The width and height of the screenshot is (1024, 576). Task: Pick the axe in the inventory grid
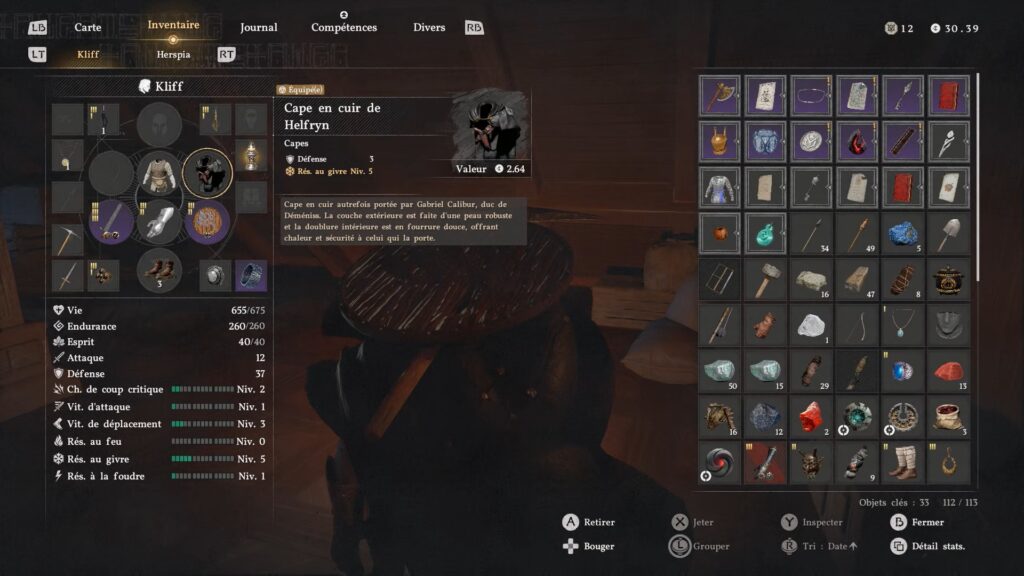pos(720,95)
